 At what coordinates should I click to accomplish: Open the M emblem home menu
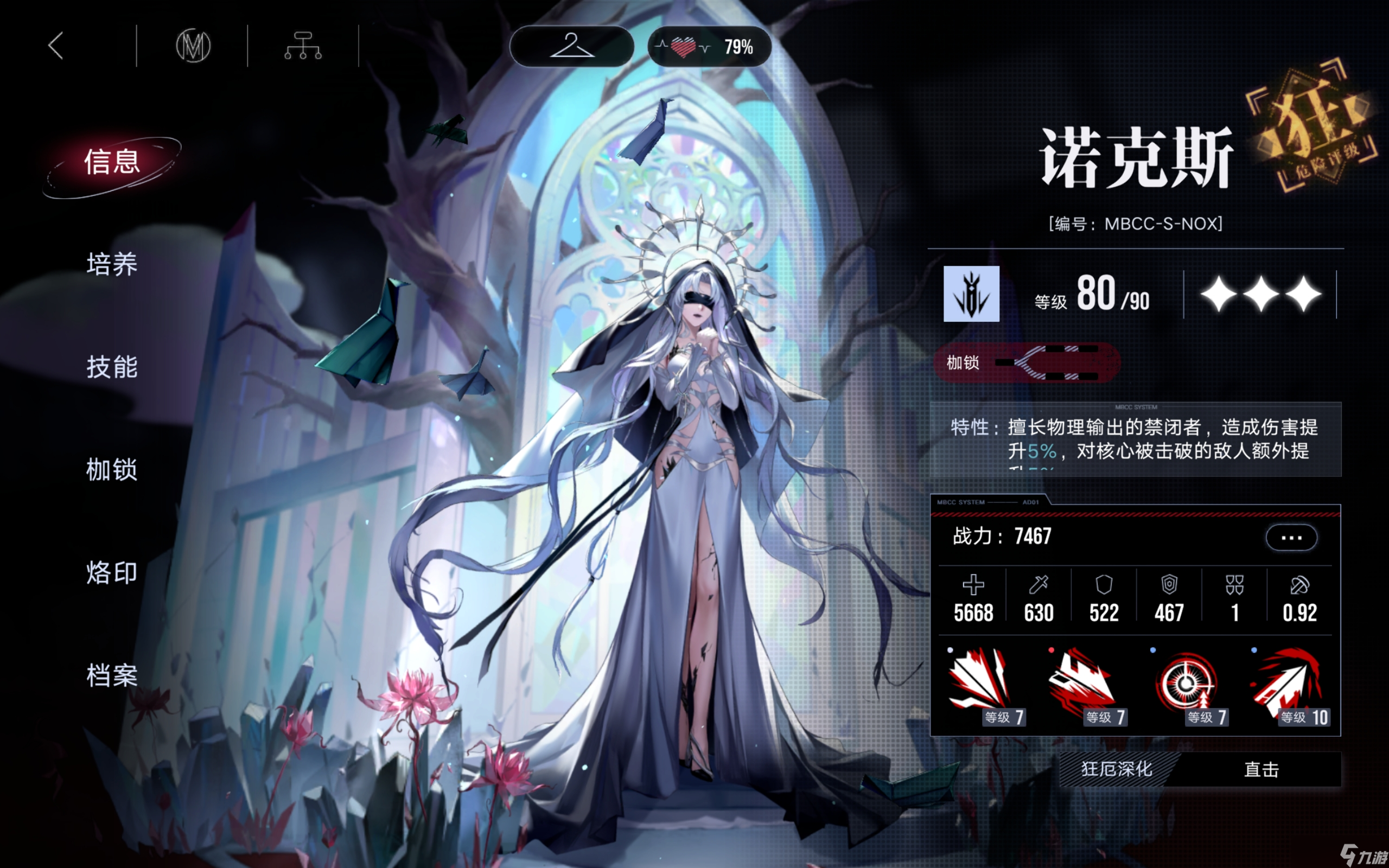193,46
